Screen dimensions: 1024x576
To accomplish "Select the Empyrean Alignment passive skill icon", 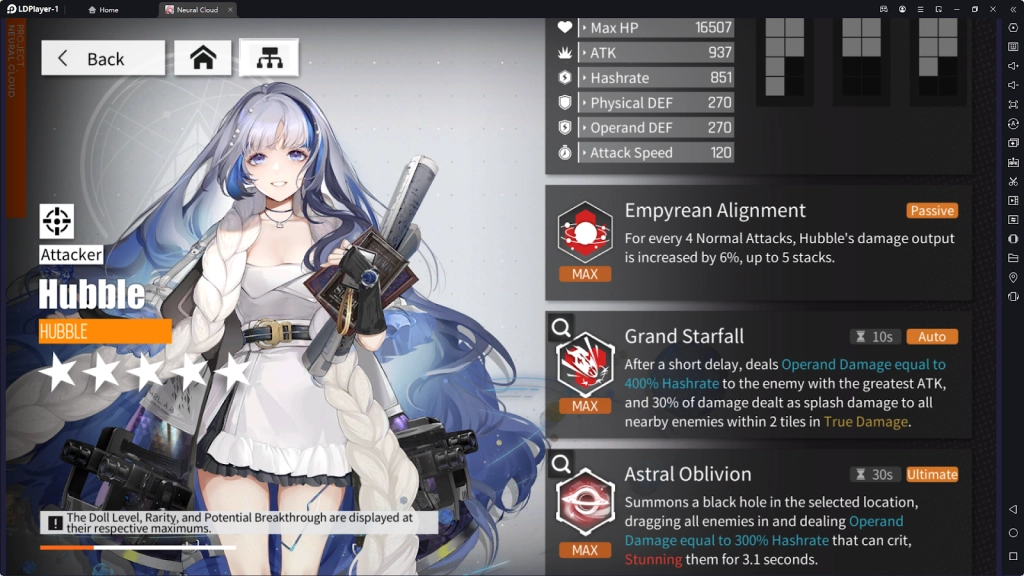I will (x=585, y=233).
